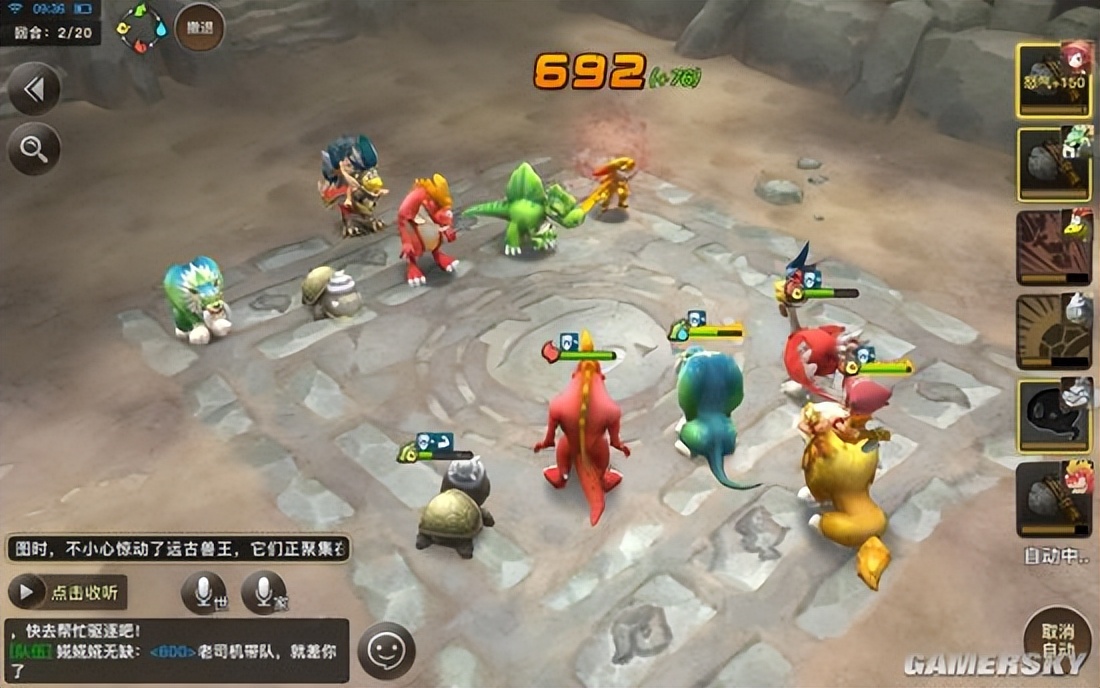
Task: Open the team chat message box
Action: 177,650
